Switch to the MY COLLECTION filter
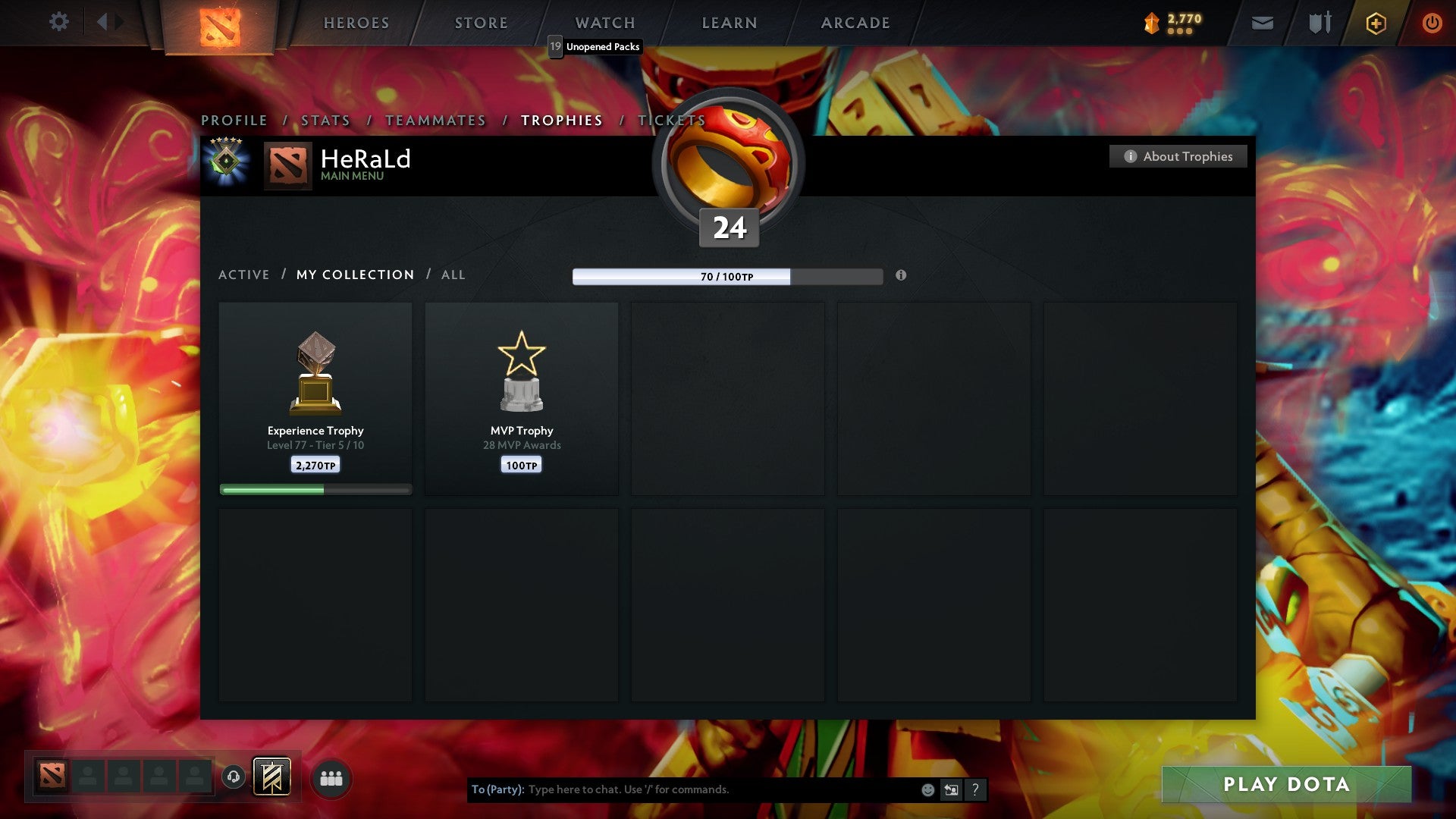This screenshot has width=1456, height=819. [354, 275]
